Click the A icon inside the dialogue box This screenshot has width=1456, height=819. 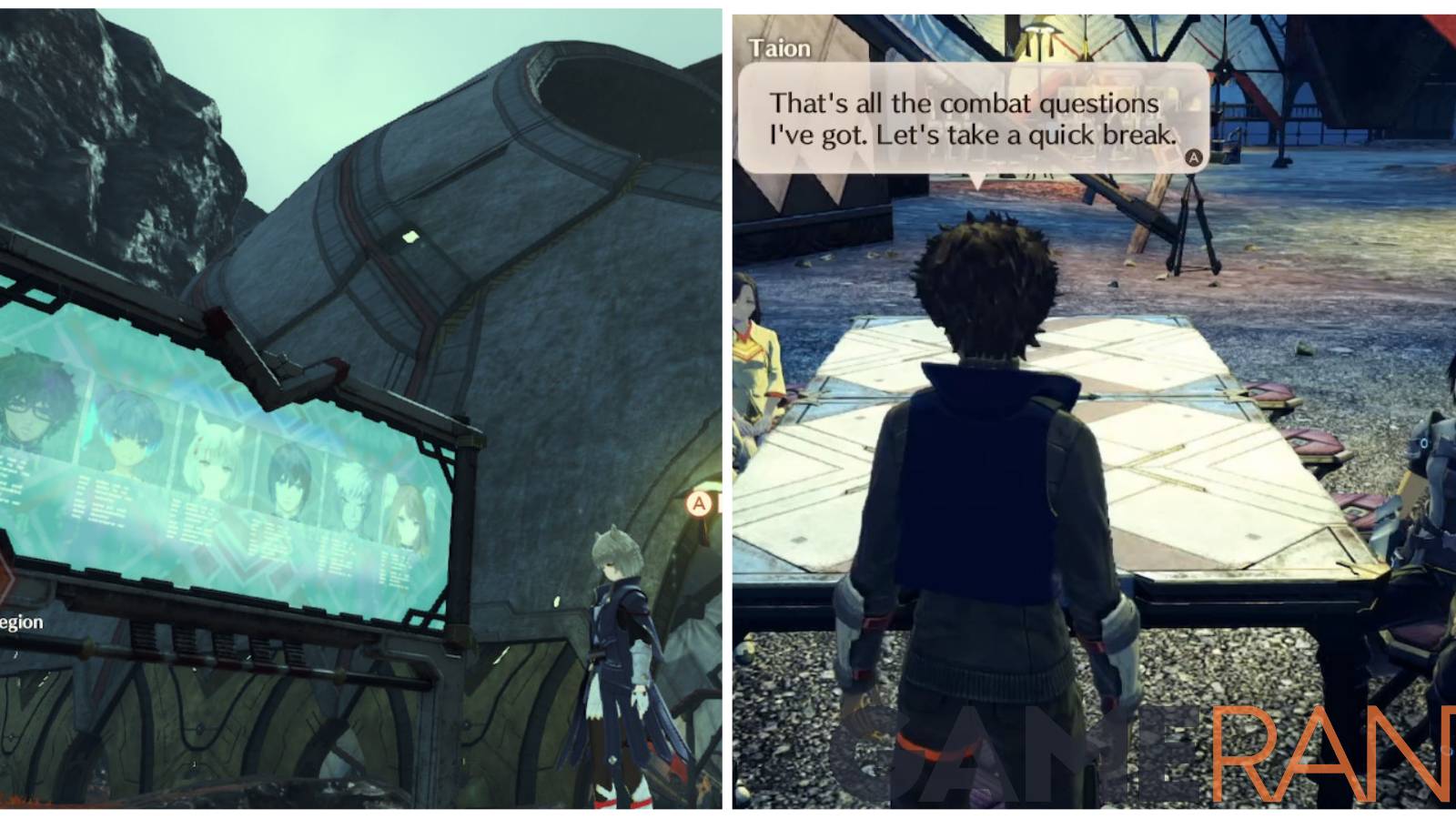click(x=1193, y=157)
